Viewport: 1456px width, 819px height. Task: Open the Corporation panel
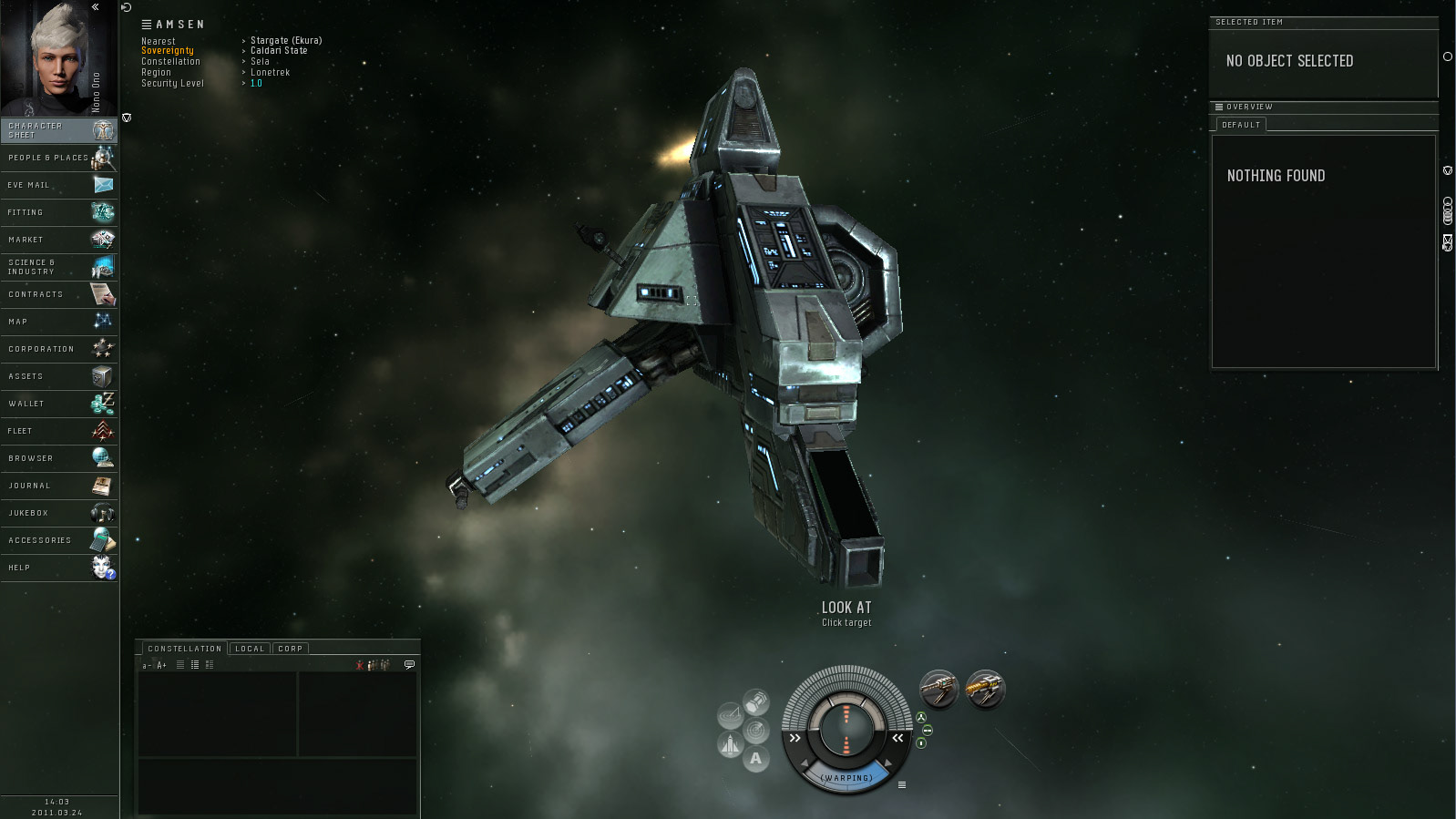coord(59,349)
